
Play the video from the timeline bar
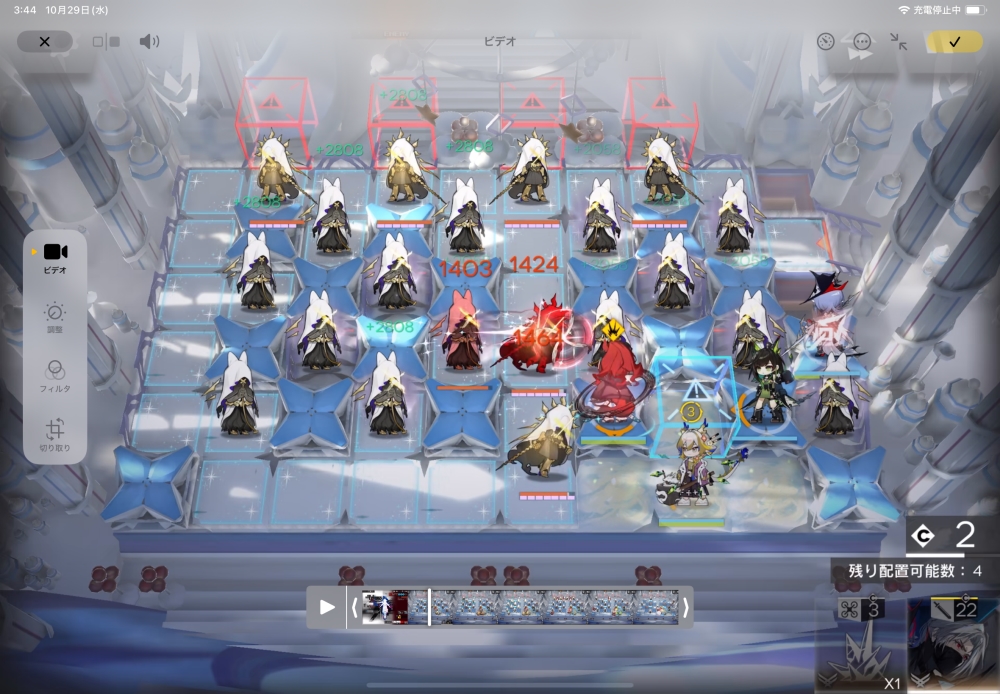[327, 606]
